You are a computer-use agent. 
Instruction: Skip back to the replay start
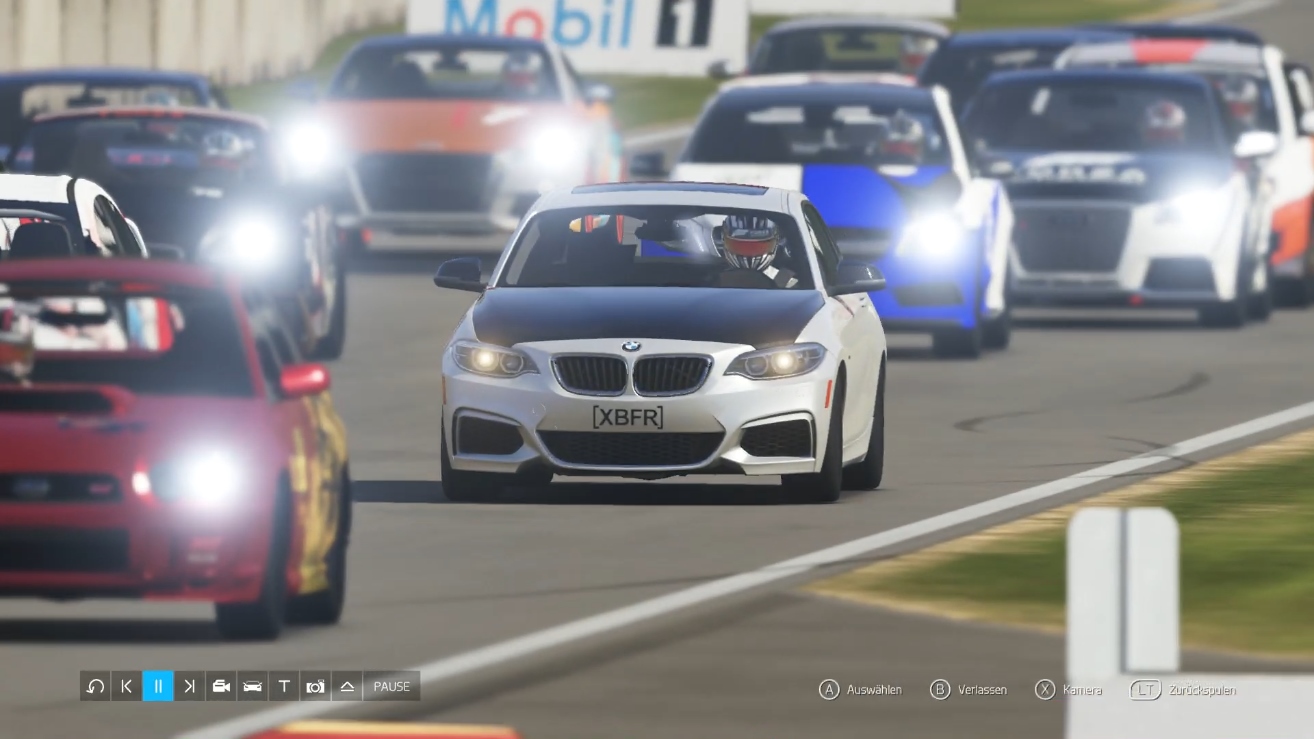126,686
